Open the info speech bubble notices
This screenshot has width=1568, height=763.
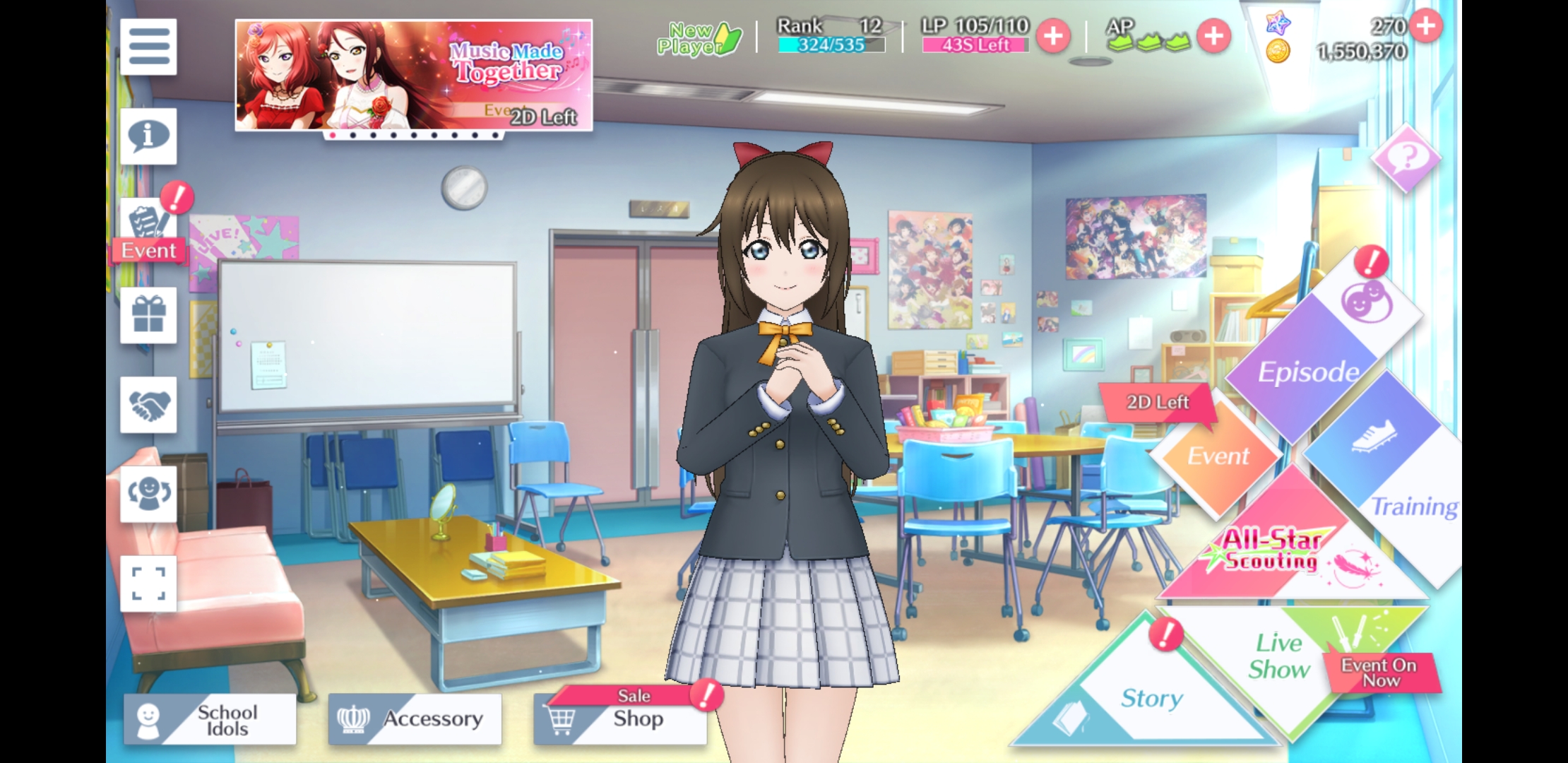[148, 136]
